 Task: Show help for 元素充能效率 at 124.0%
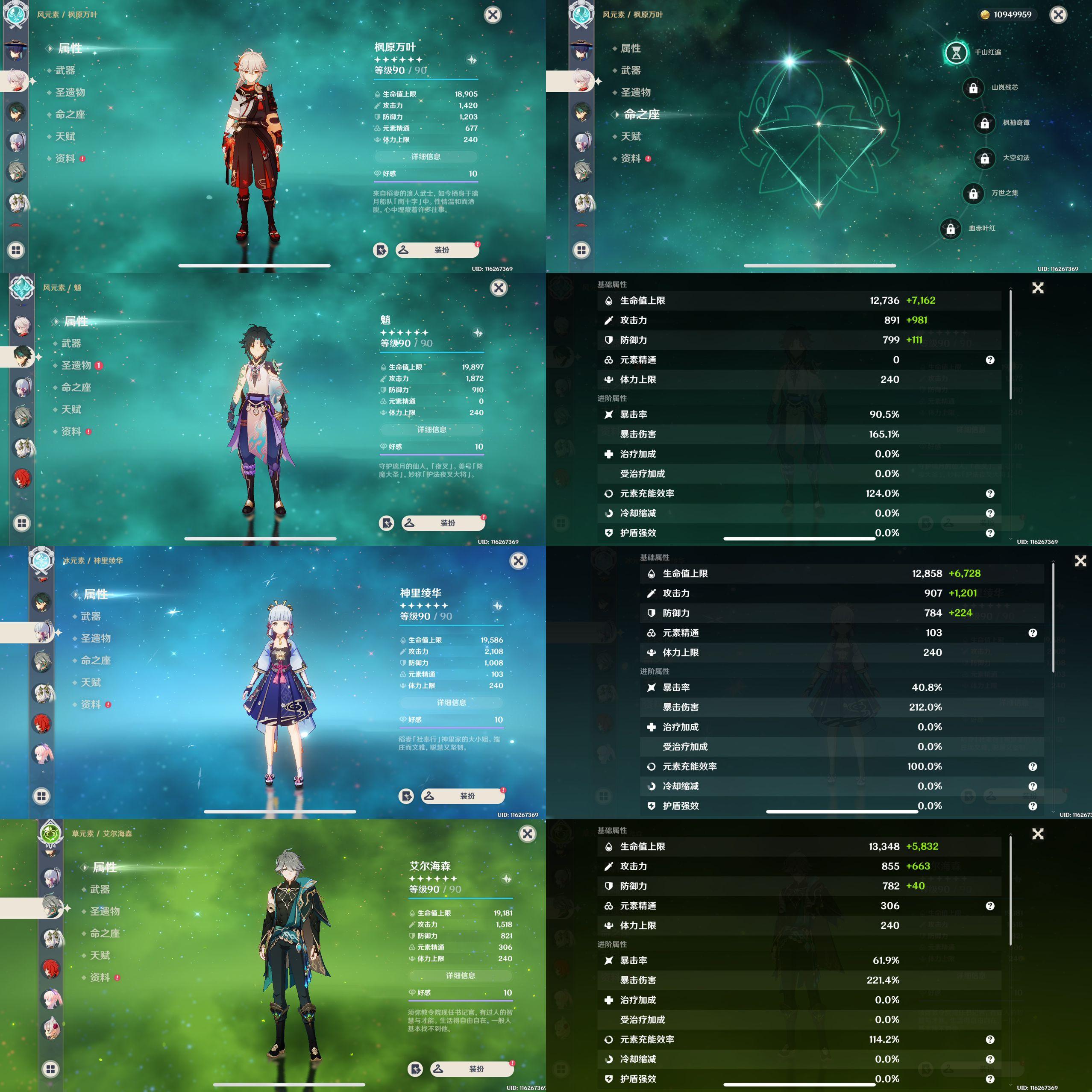(x=990, y=493)
